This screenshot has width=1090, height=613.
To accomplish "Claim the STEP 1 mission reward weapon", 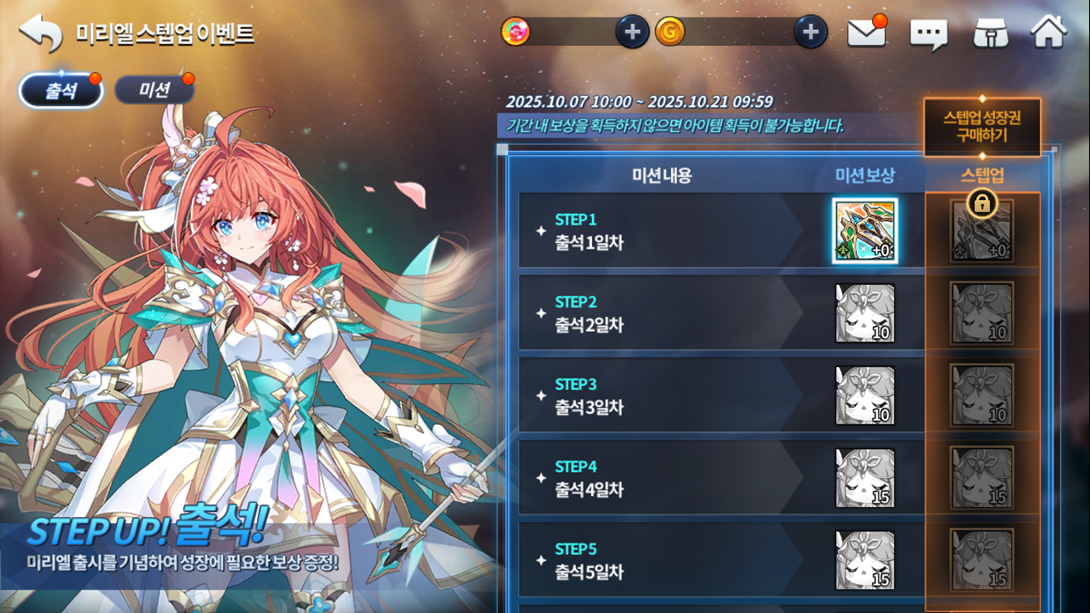I will click(865, 231).
